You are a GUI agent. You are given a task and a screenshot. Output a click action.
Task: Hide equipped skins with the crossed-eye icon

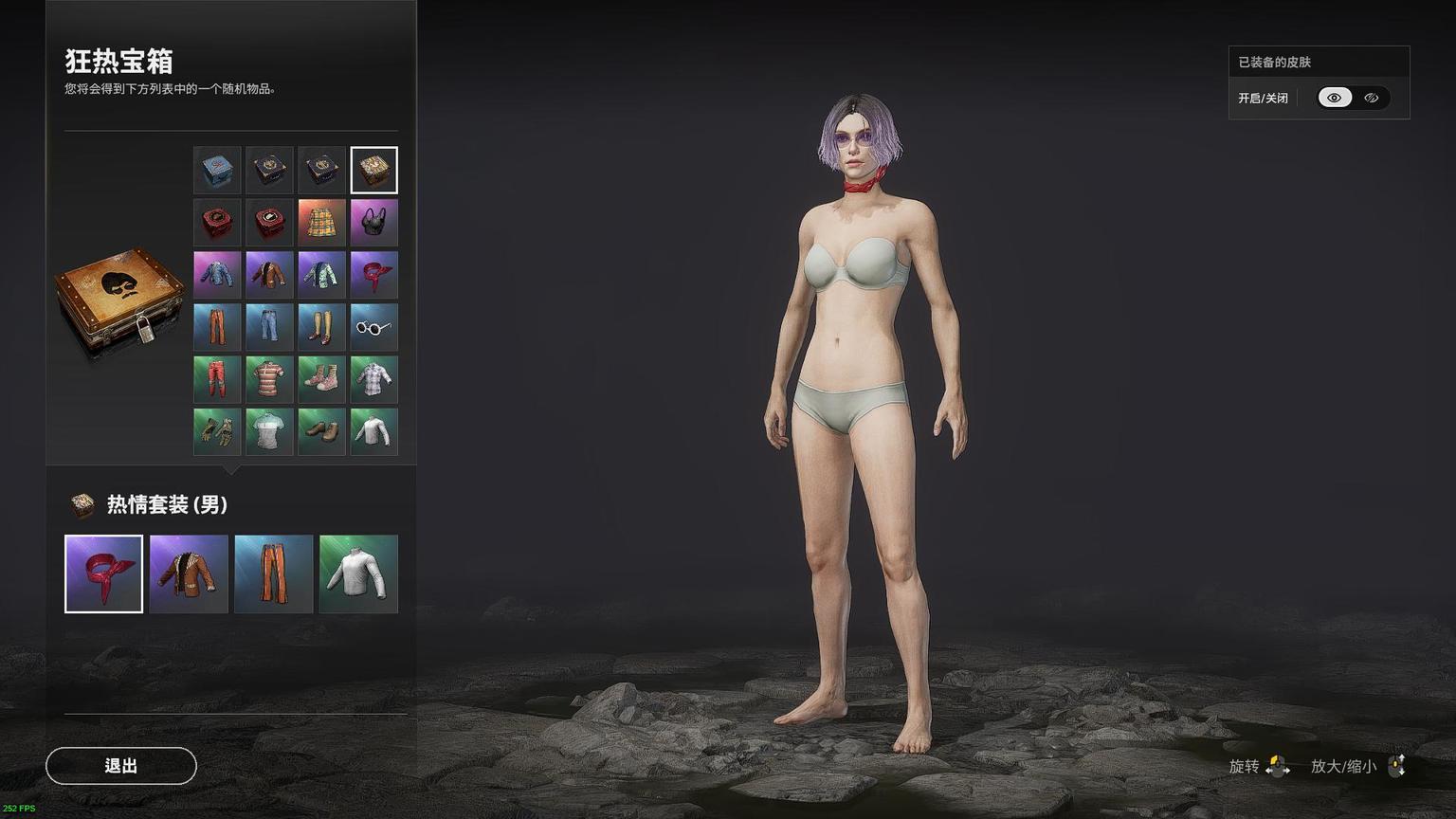click(x=1371, y=98)
